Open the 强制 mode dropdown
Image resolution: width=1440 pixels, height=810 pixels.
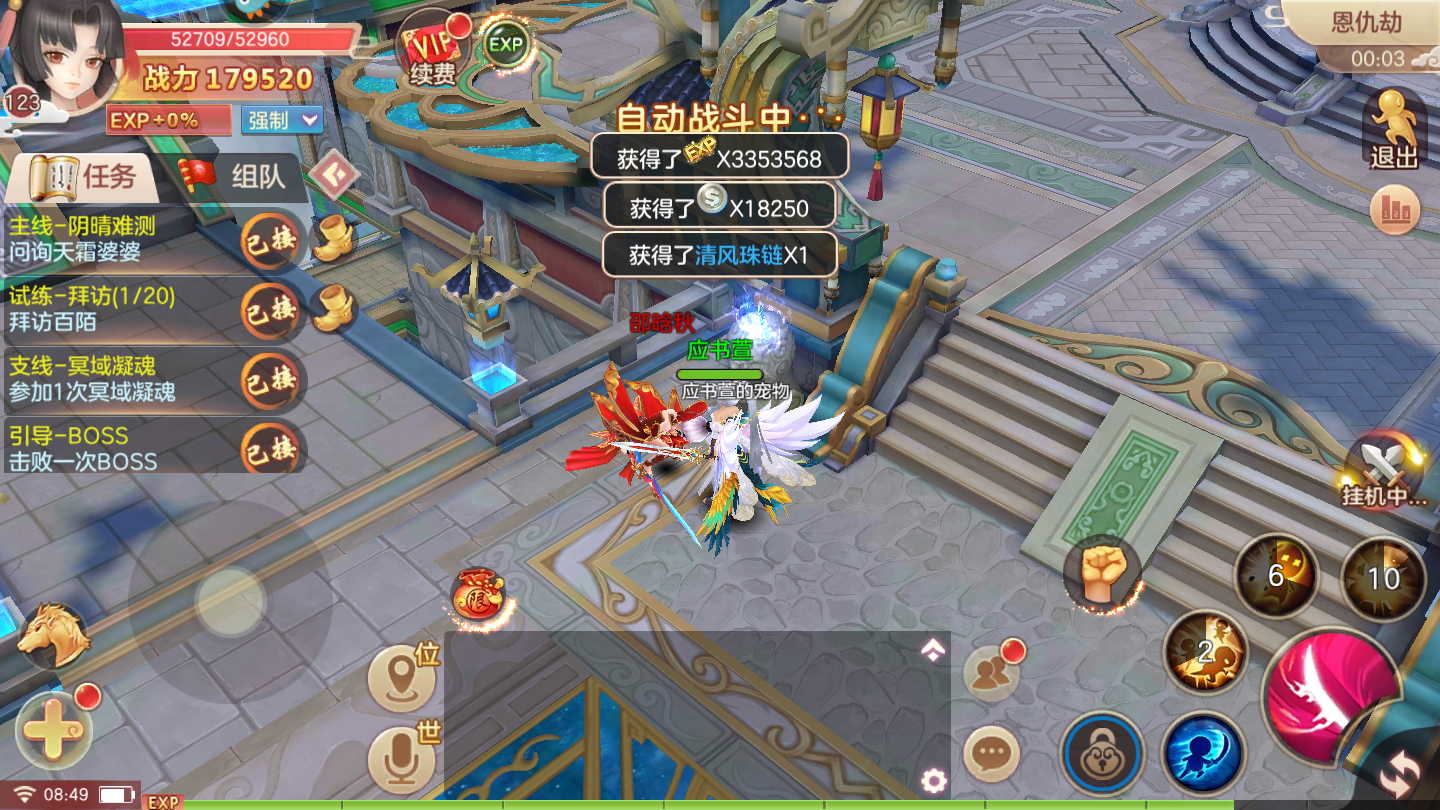point(282,120)
